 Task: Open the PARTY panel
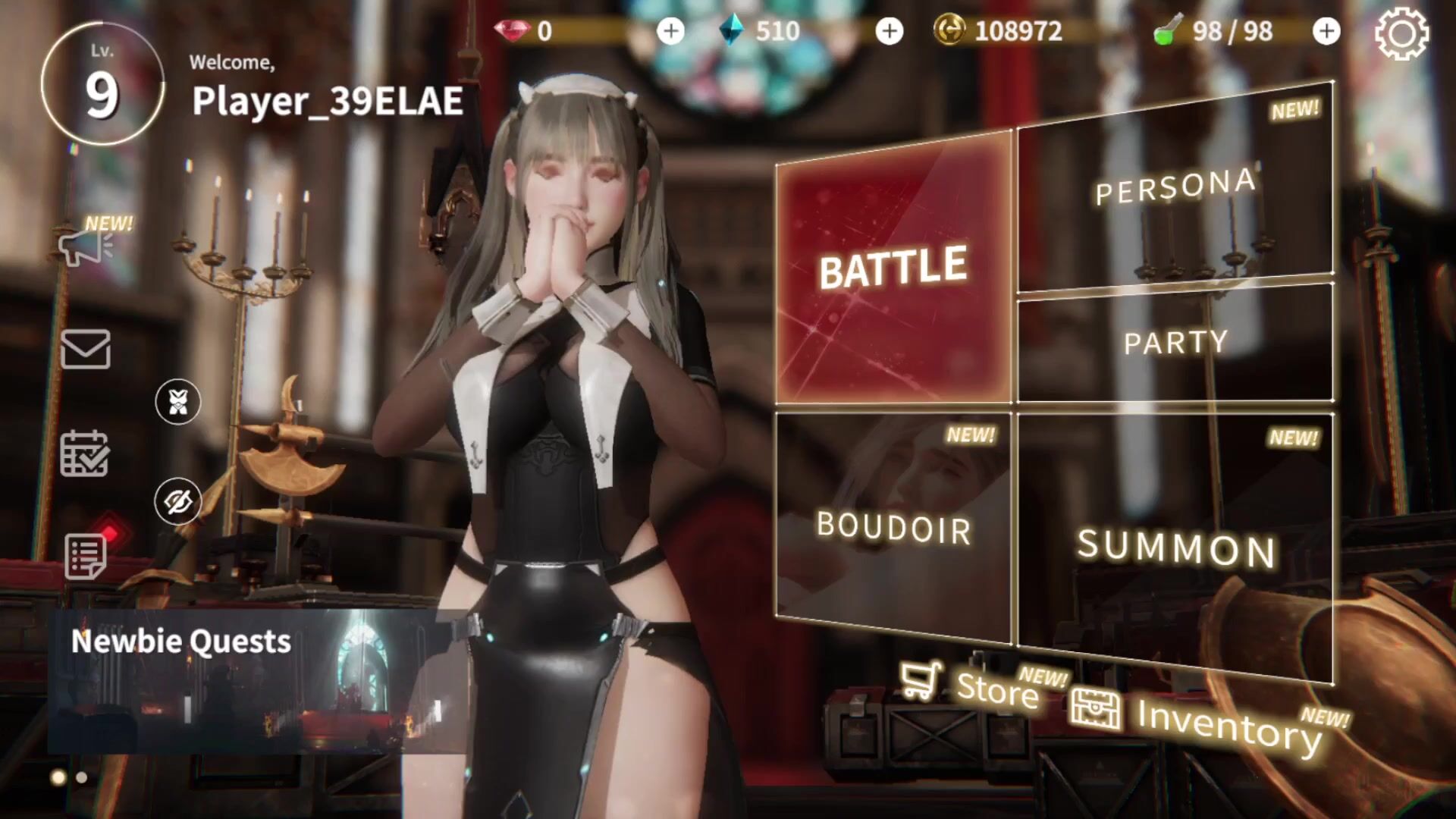pyautogui.click(x=1175, y=343)
